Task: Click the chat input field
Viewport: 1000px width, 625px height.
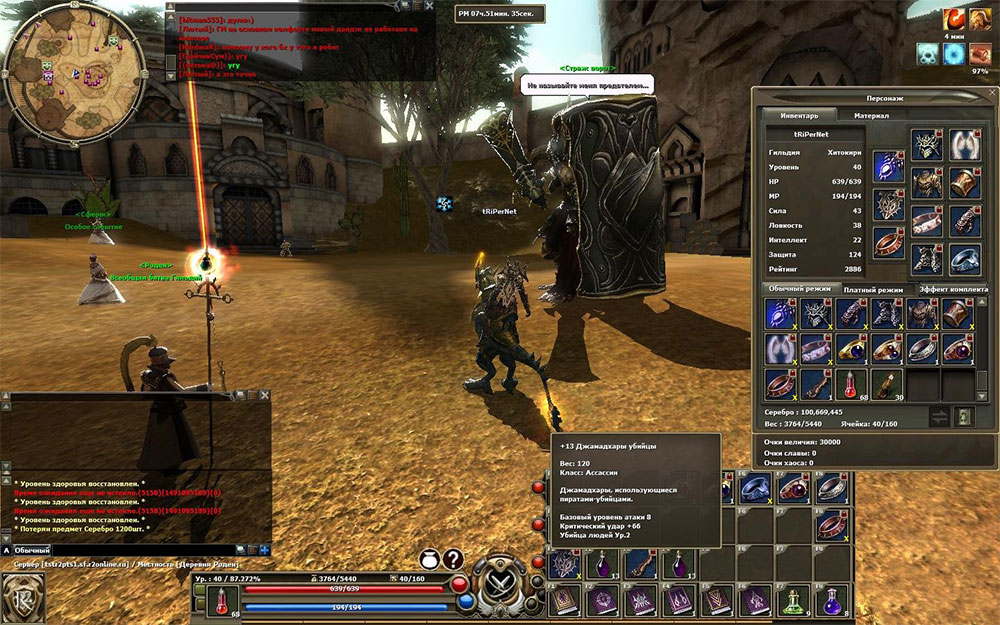Action: pyautogui.click(x=140, y=550)
